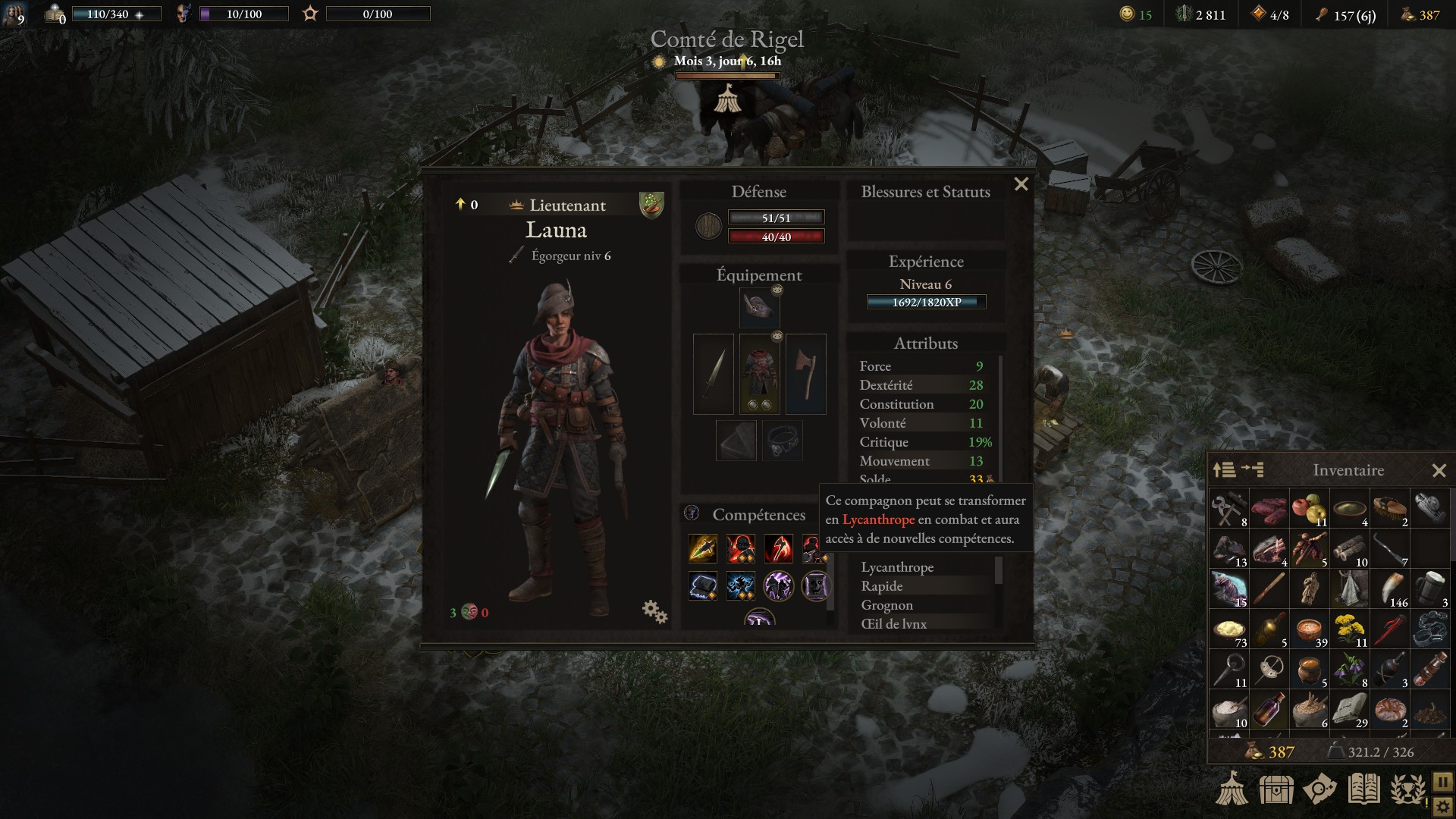Select the Rapide trait row
This screenshot has height=819, width=1456.
pyautogui.click(x=882, y=586)
